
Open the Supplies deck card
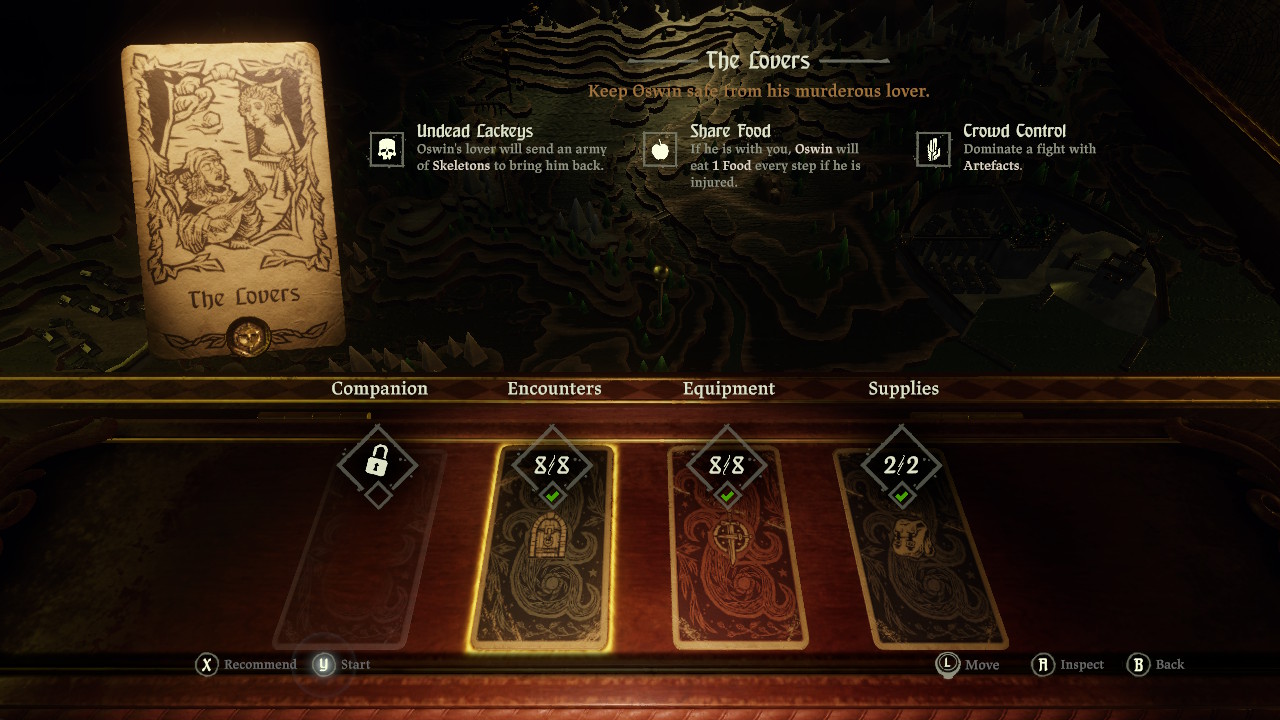pos(922,550)
